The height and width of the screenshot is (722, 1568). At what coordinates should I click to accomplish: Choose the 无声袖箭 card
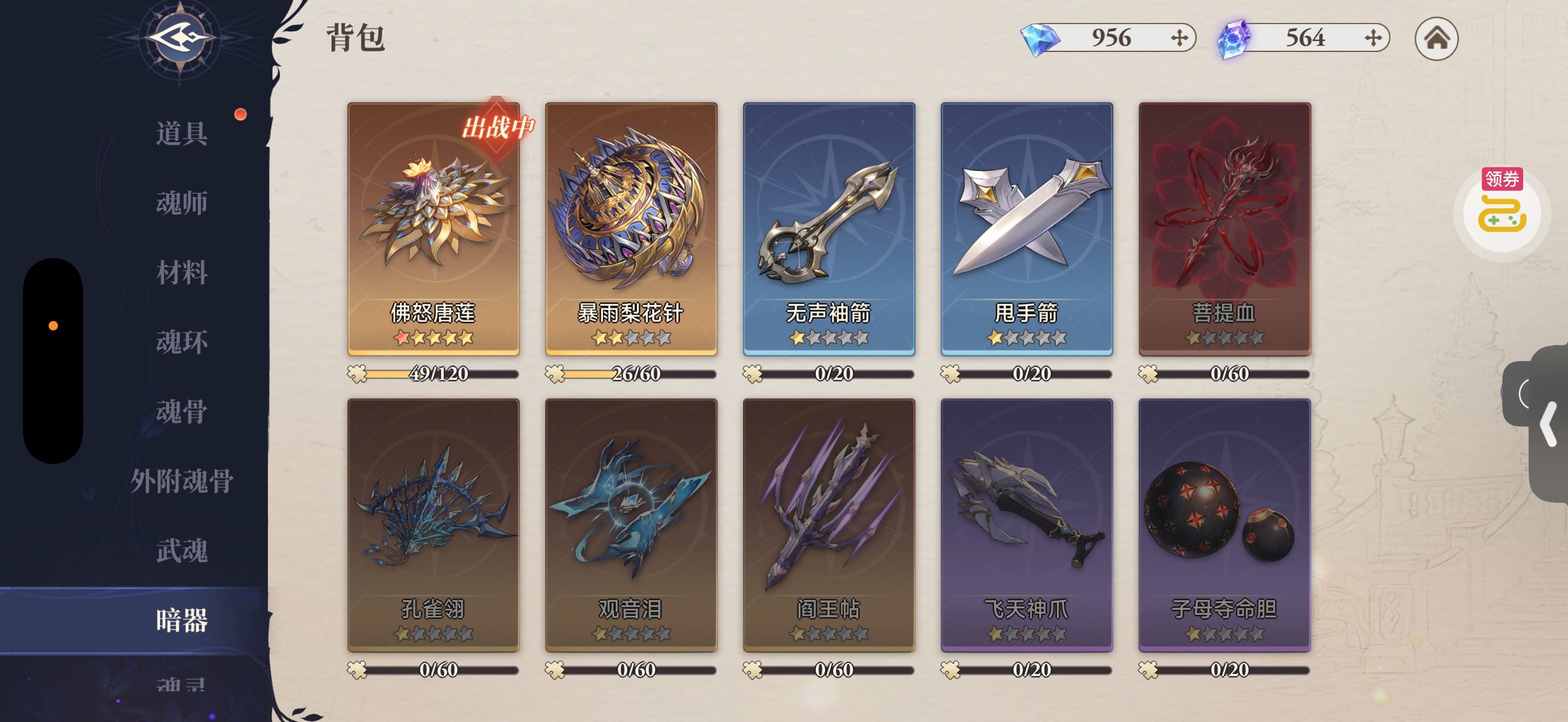828,228
